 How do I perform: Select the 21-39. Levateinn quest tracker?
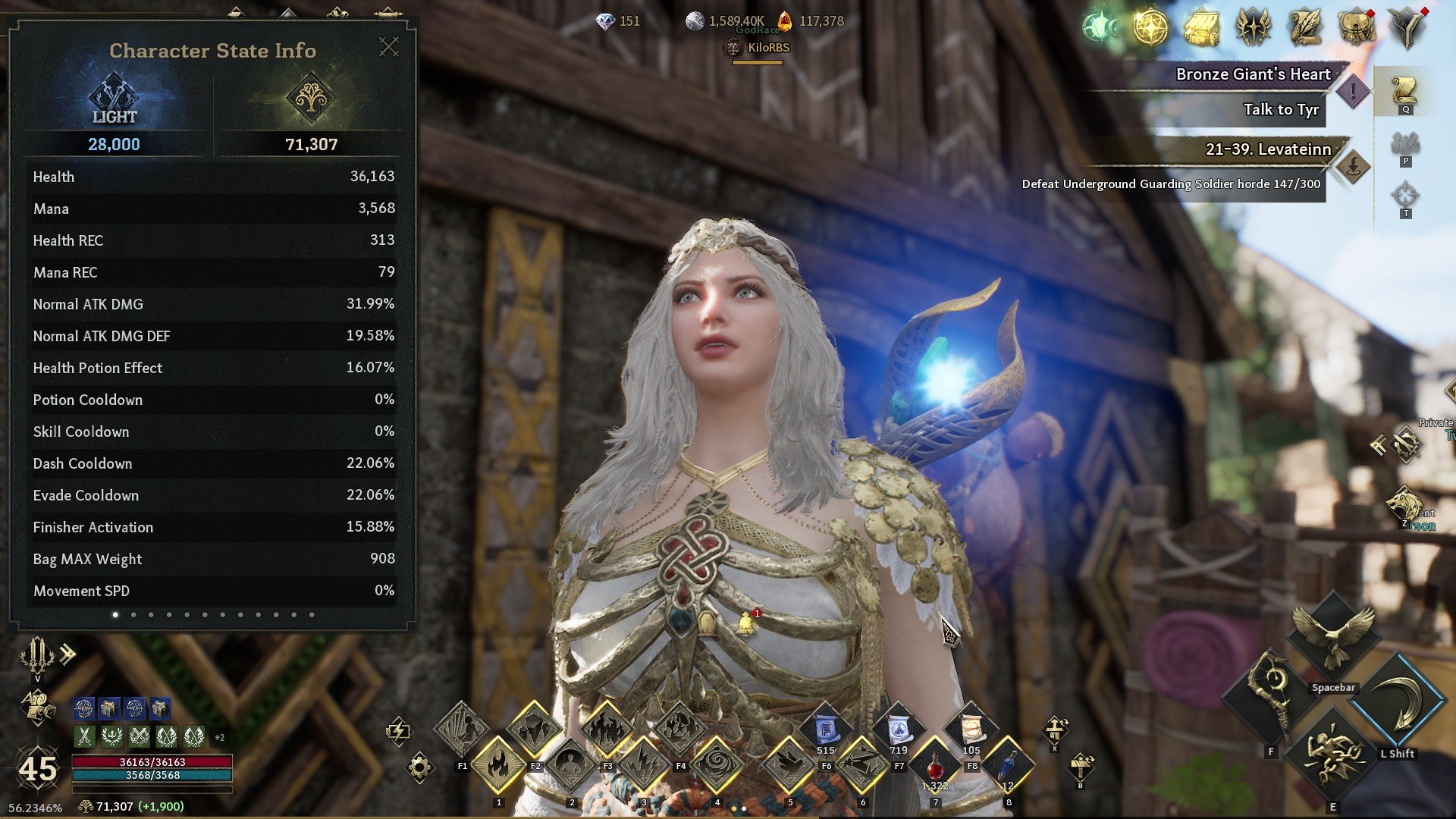click(x=1268, y=149)
